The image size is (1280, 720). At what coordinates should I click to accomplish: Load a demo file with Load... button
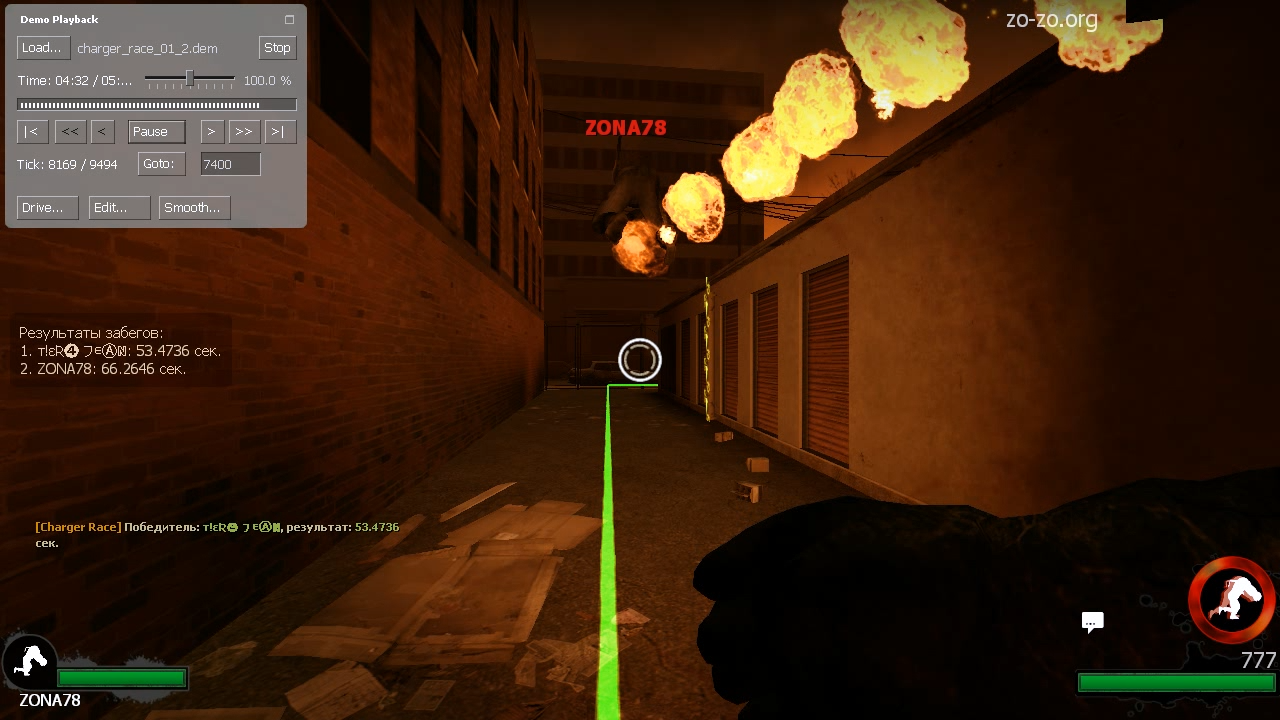click(42, 48)
